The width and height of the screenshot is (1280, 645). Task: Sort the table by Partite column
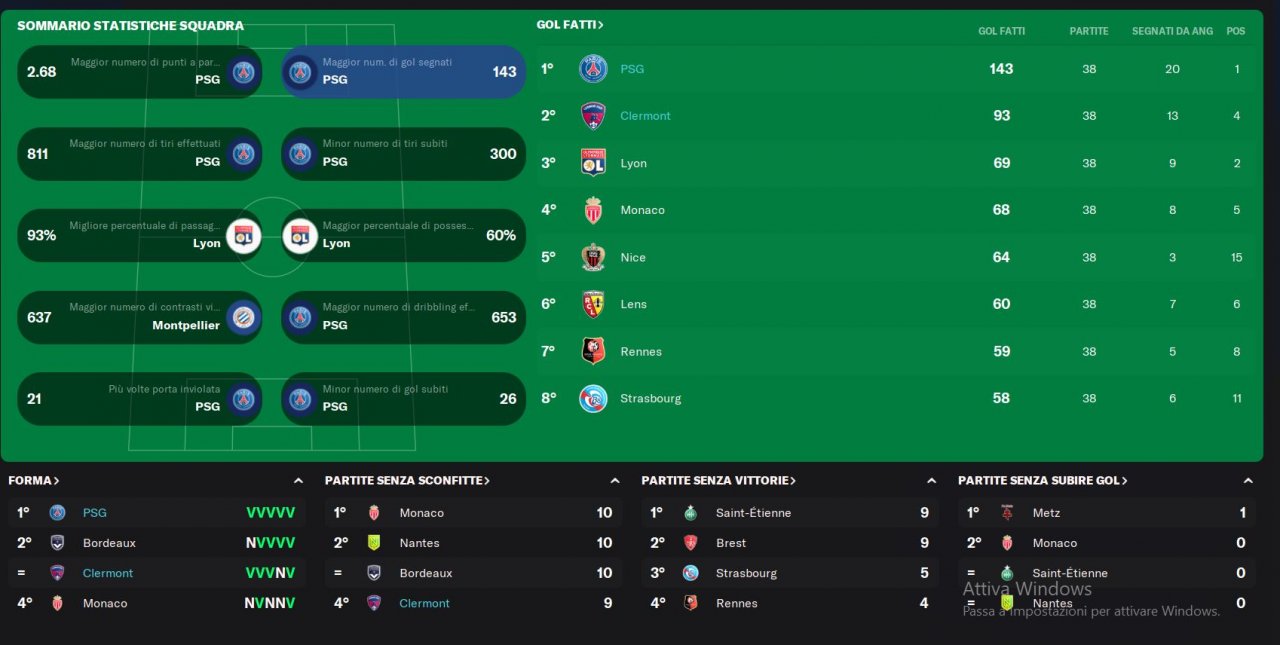[x=1088, y=31]
